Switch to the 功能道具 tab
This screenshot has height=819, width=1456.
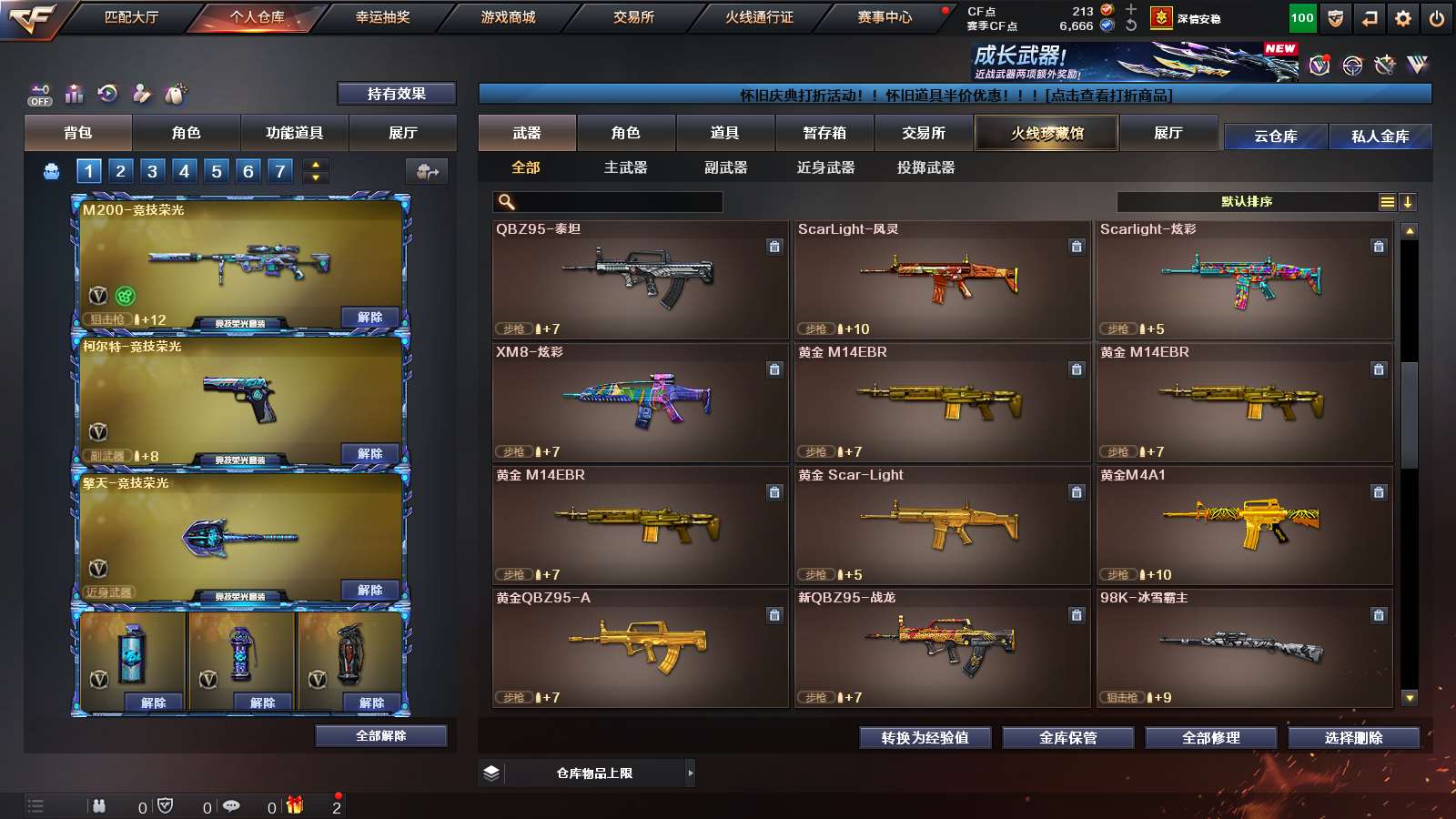(x=294, y=133)
